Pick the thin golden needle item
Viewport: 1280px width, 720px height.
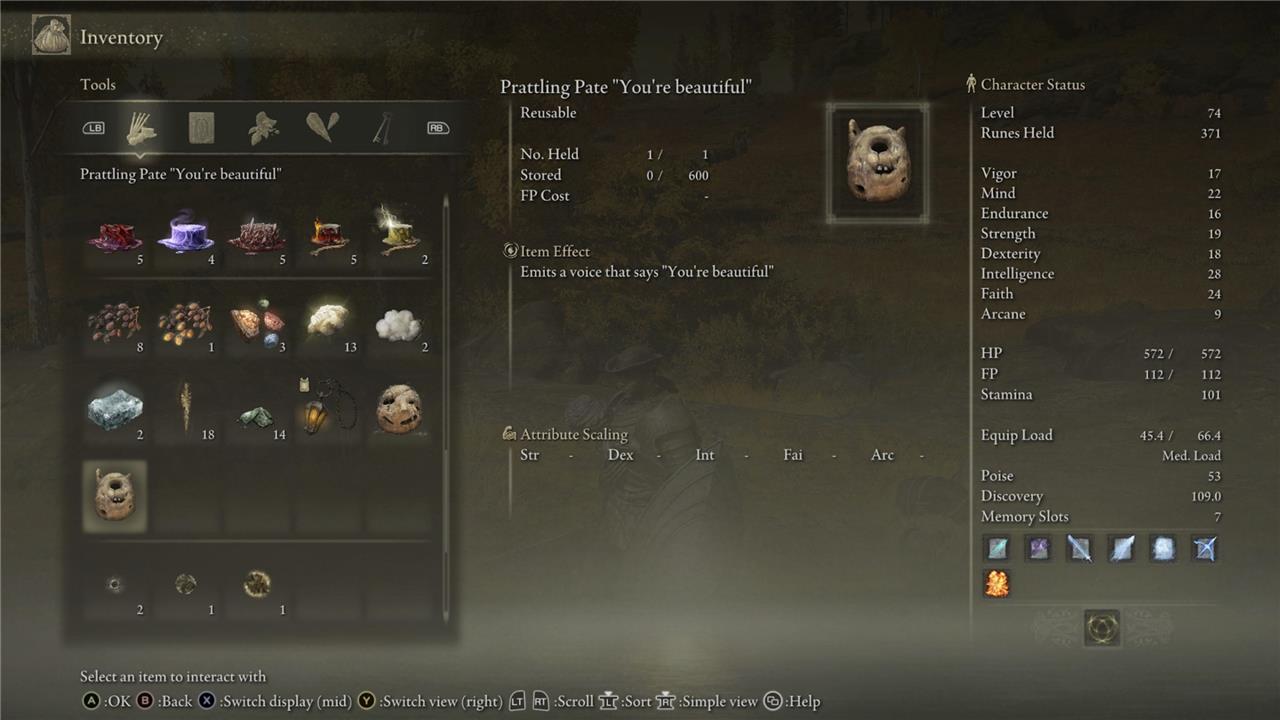point(186,410)
